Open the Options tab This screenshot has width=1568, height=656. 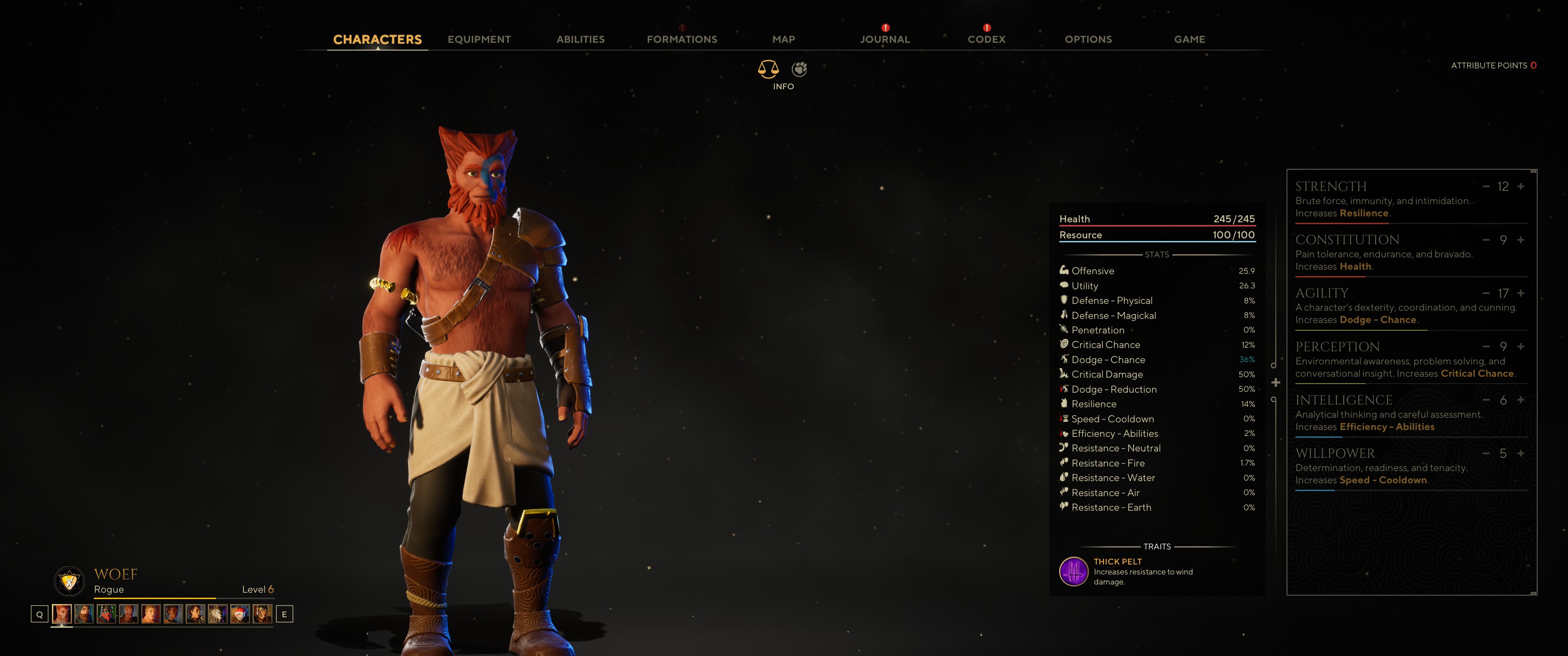coord(1088,40)
